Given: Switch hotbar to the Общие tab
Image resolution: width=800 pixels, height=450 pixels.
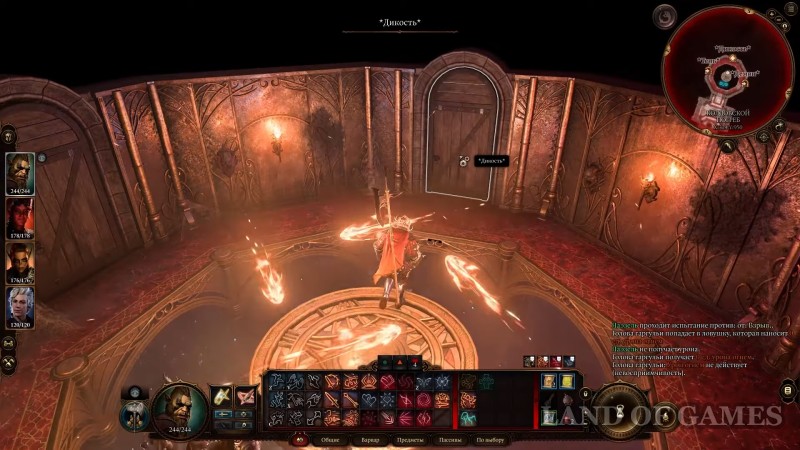Looking at the screenshot, I should (x=329, y=440).
